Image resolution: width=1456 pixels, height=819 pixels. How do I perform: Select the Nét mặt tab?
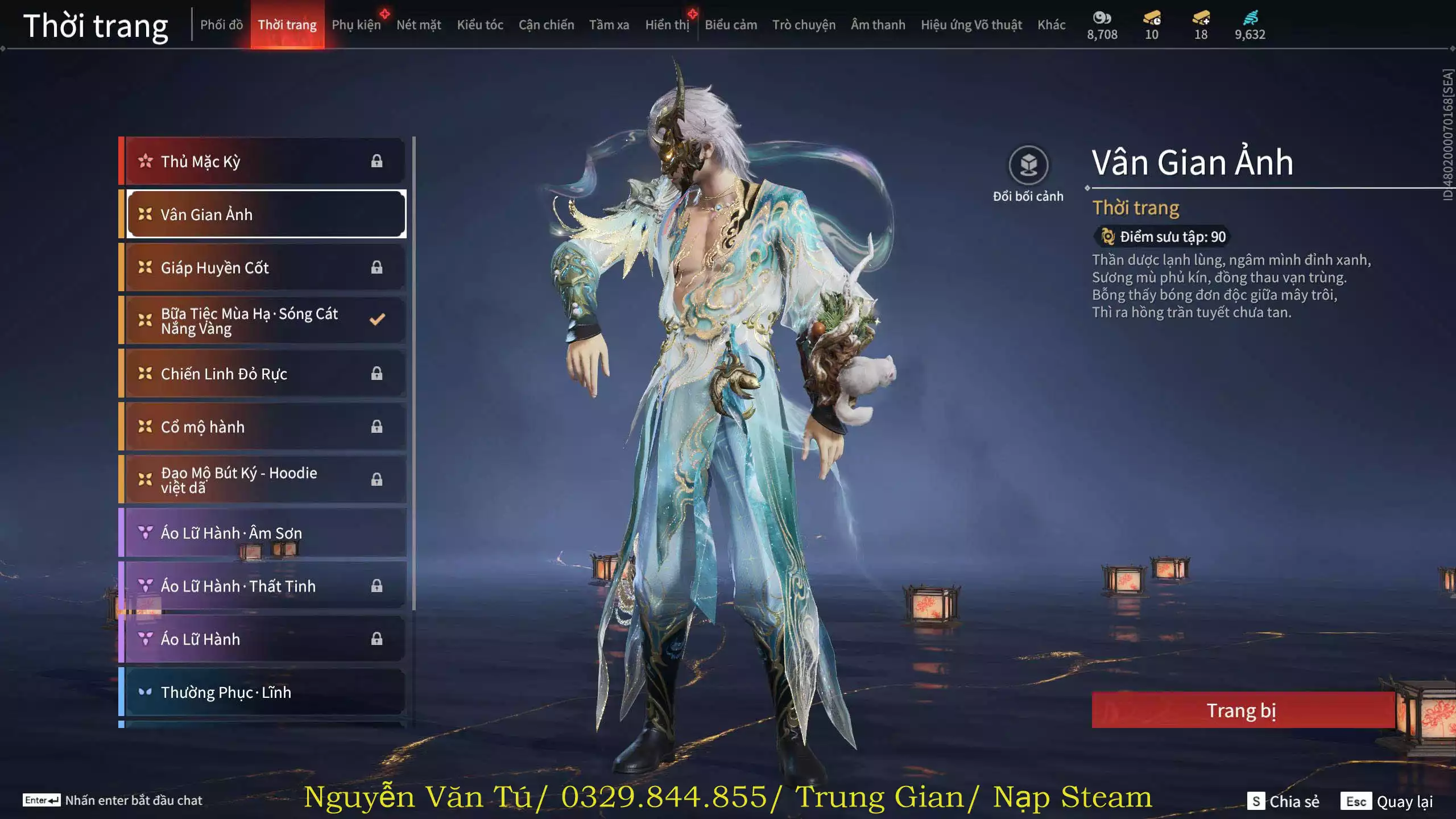[x=419, y=25]
